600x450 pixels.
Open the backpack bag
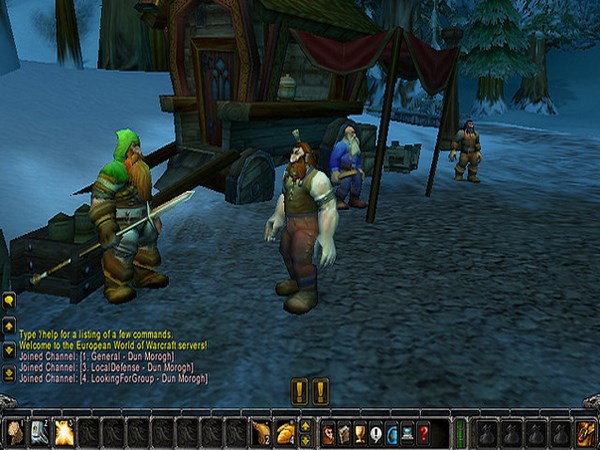click(585, 432)
